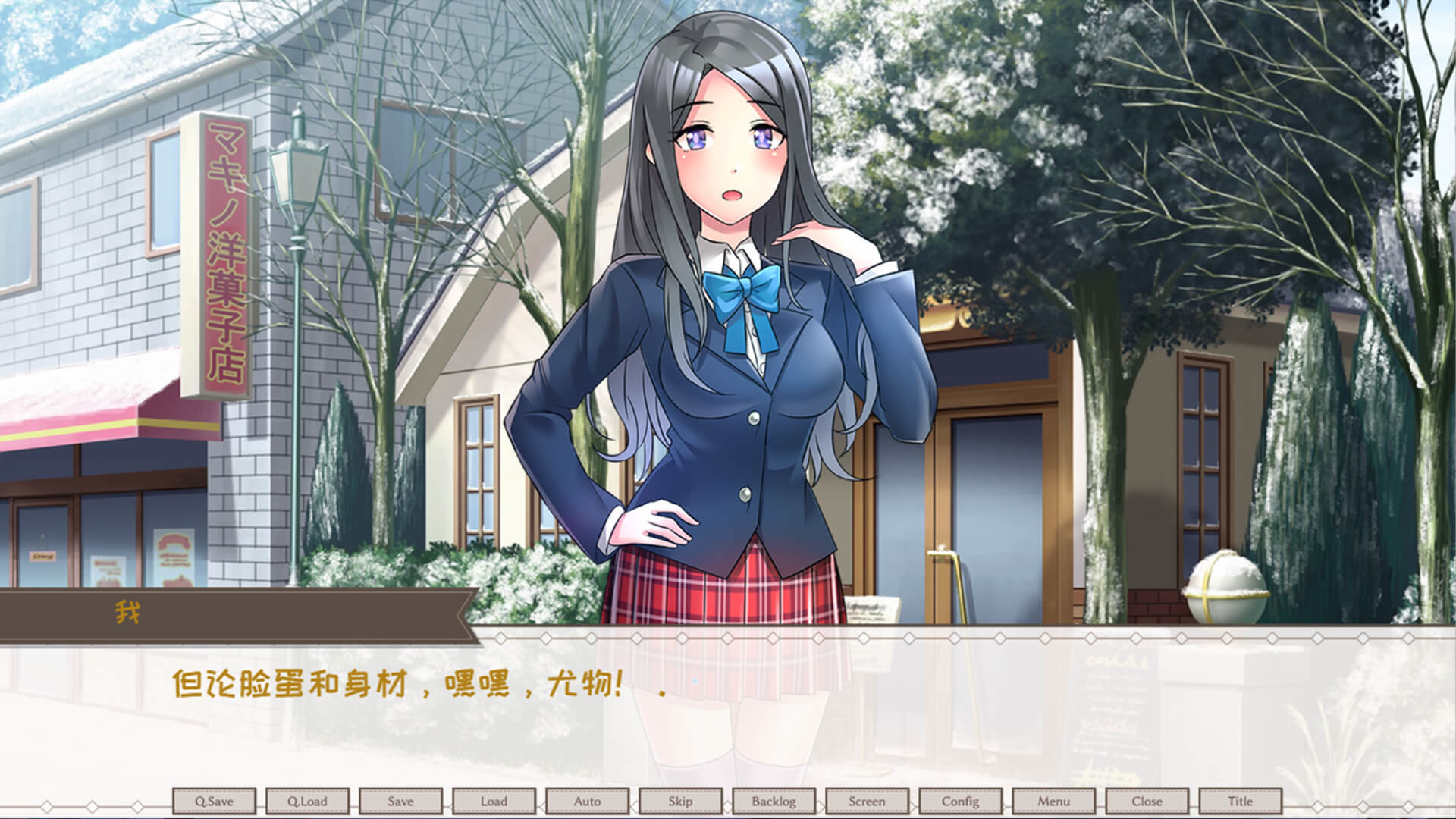Enable Auto text-advance mode

[588, 801]
